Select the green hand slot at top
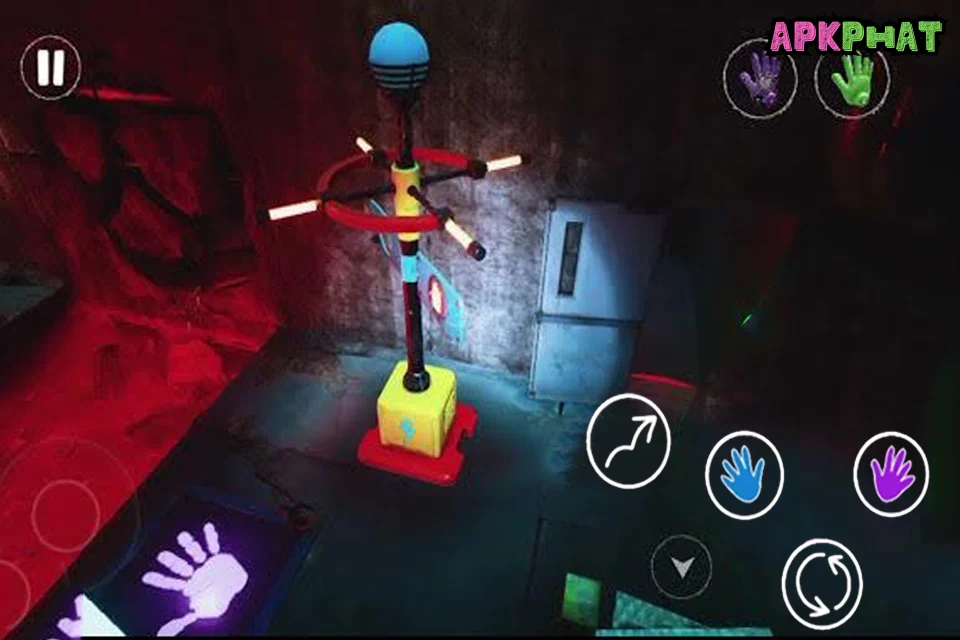Viewport: 960px width, 640px height. tap(852, 77)
